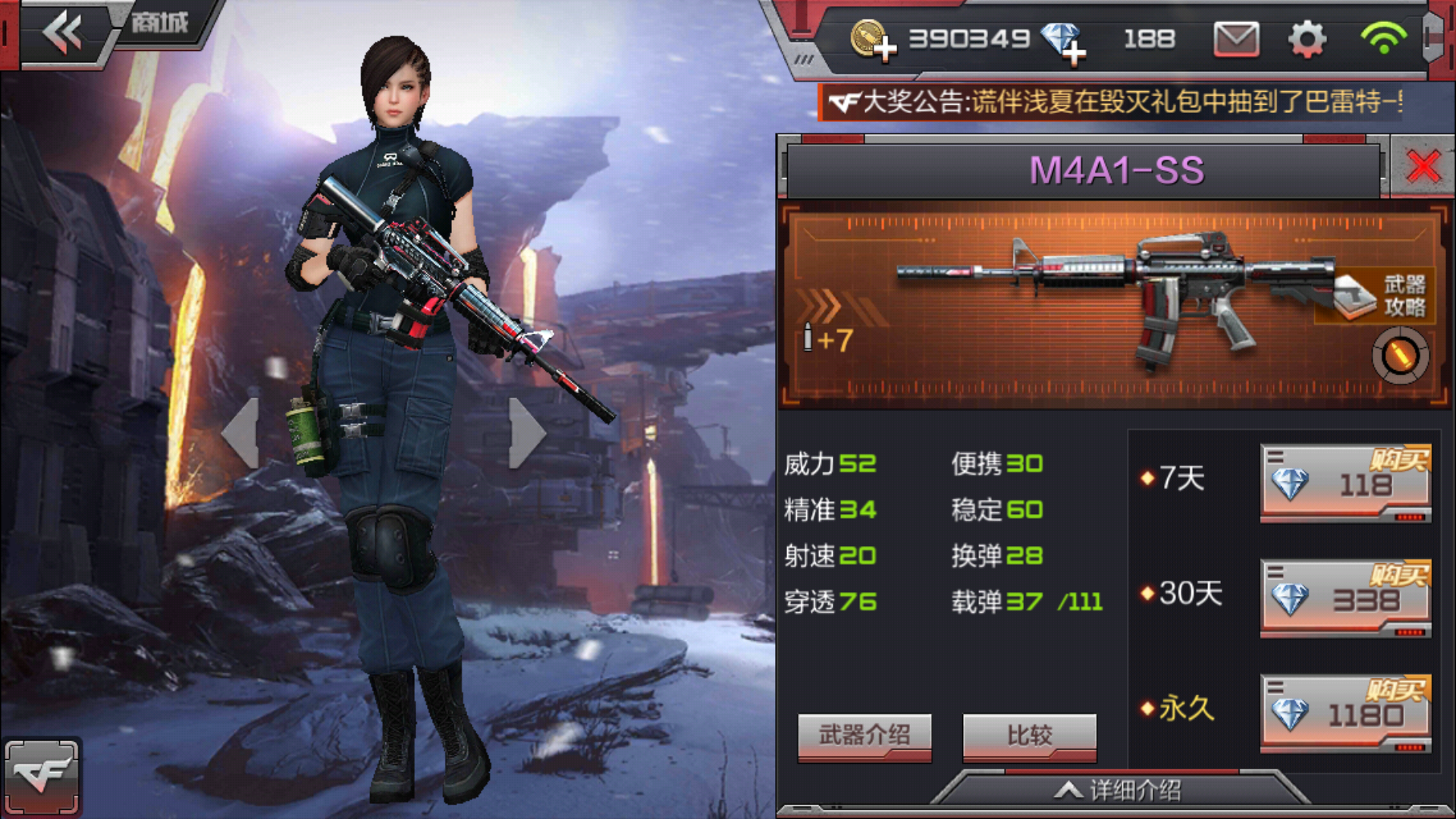Tap the round bullet icon on weapon preview
This screenshot has width=1456, height=819.
1400,355
